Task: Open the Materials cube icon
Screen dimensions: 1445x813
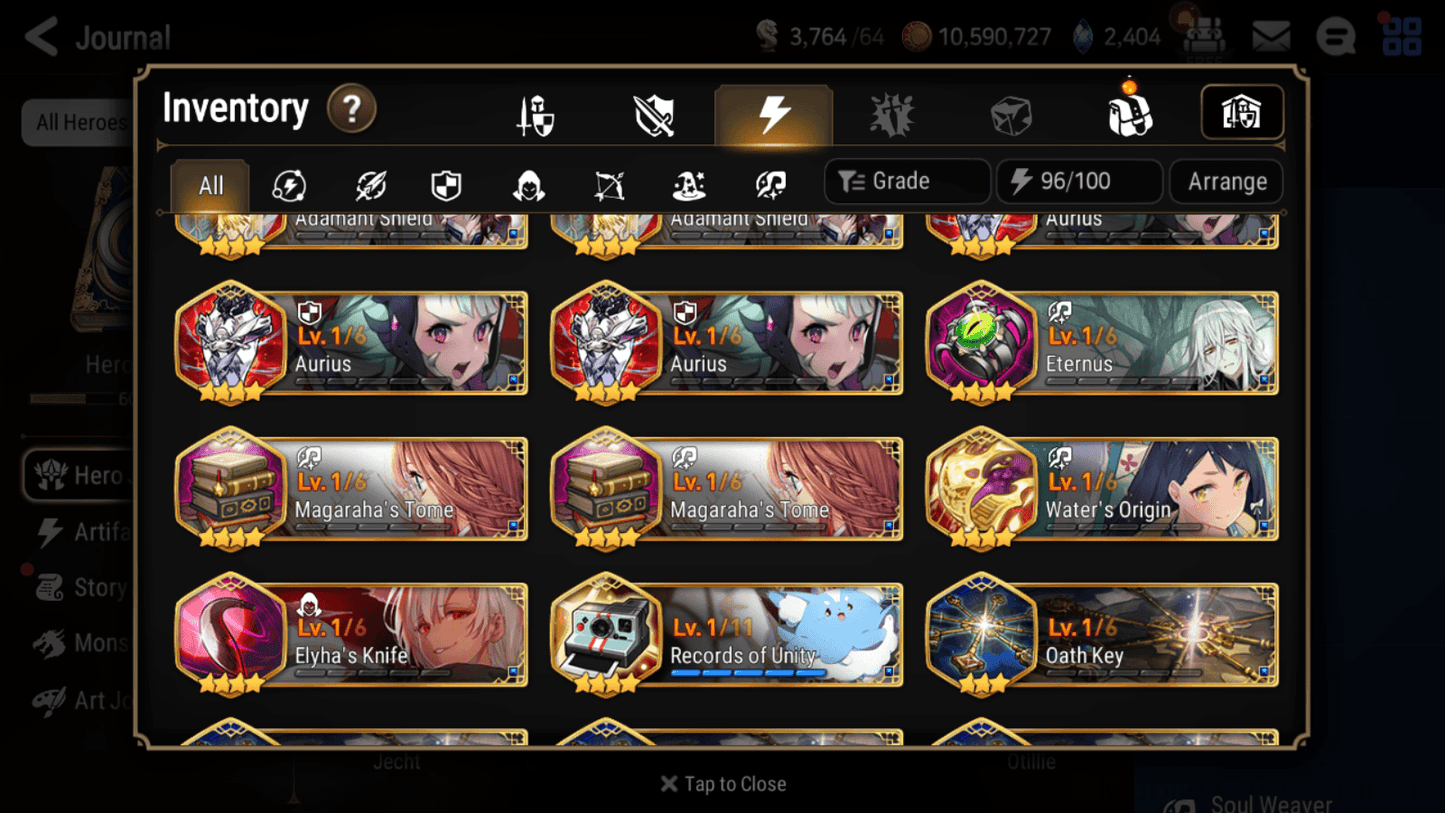Action: point(1010,114)
